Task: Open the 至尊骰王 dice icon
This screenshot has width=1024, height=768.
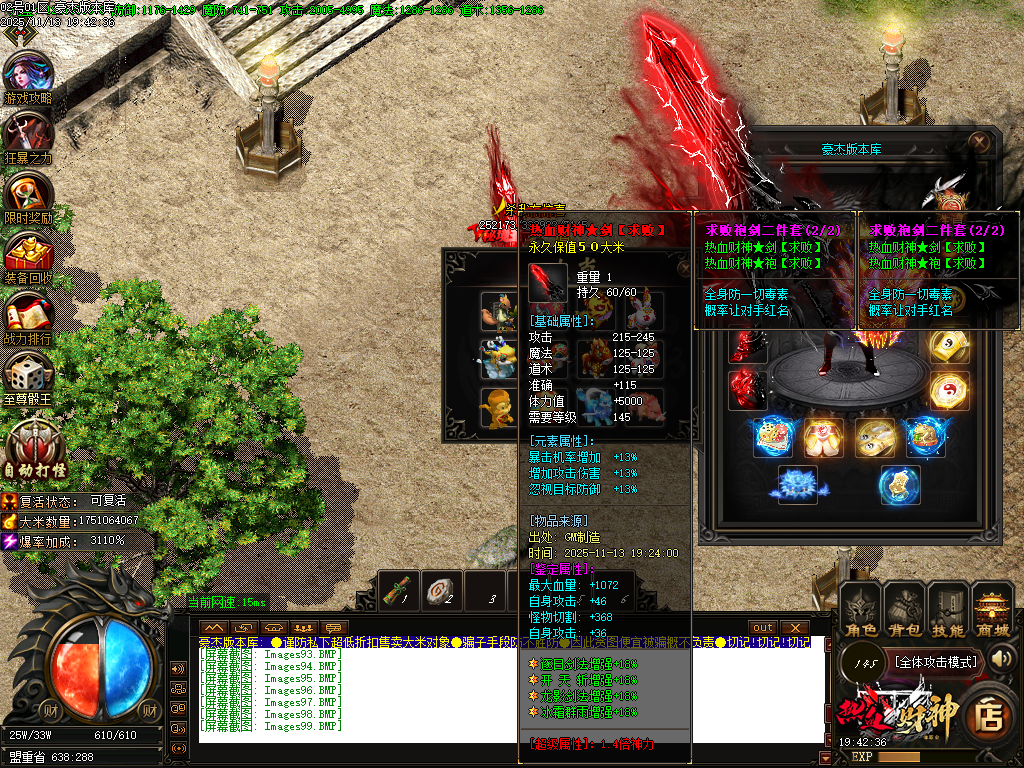Action: pyautogui.click(x=28, y=375)
